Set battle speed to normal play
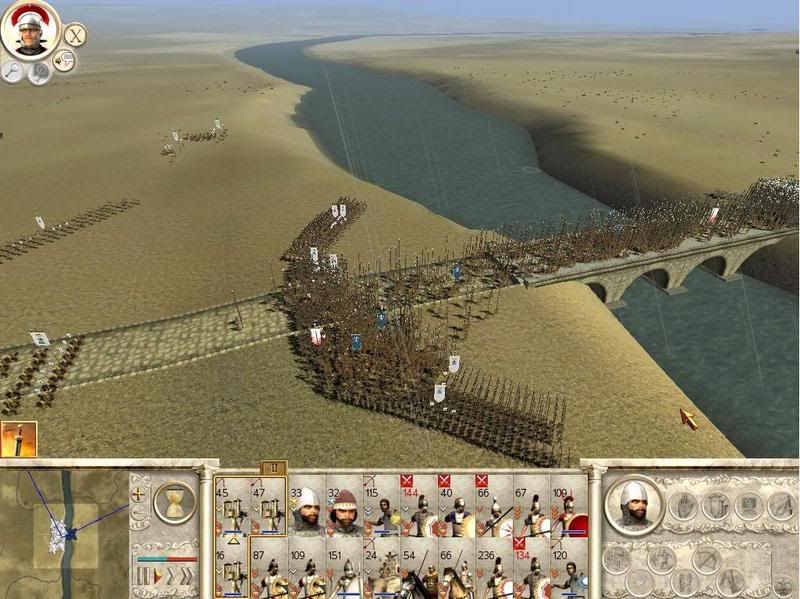The height and width of the screenshot is (599, 800). [x=157, y=577]
